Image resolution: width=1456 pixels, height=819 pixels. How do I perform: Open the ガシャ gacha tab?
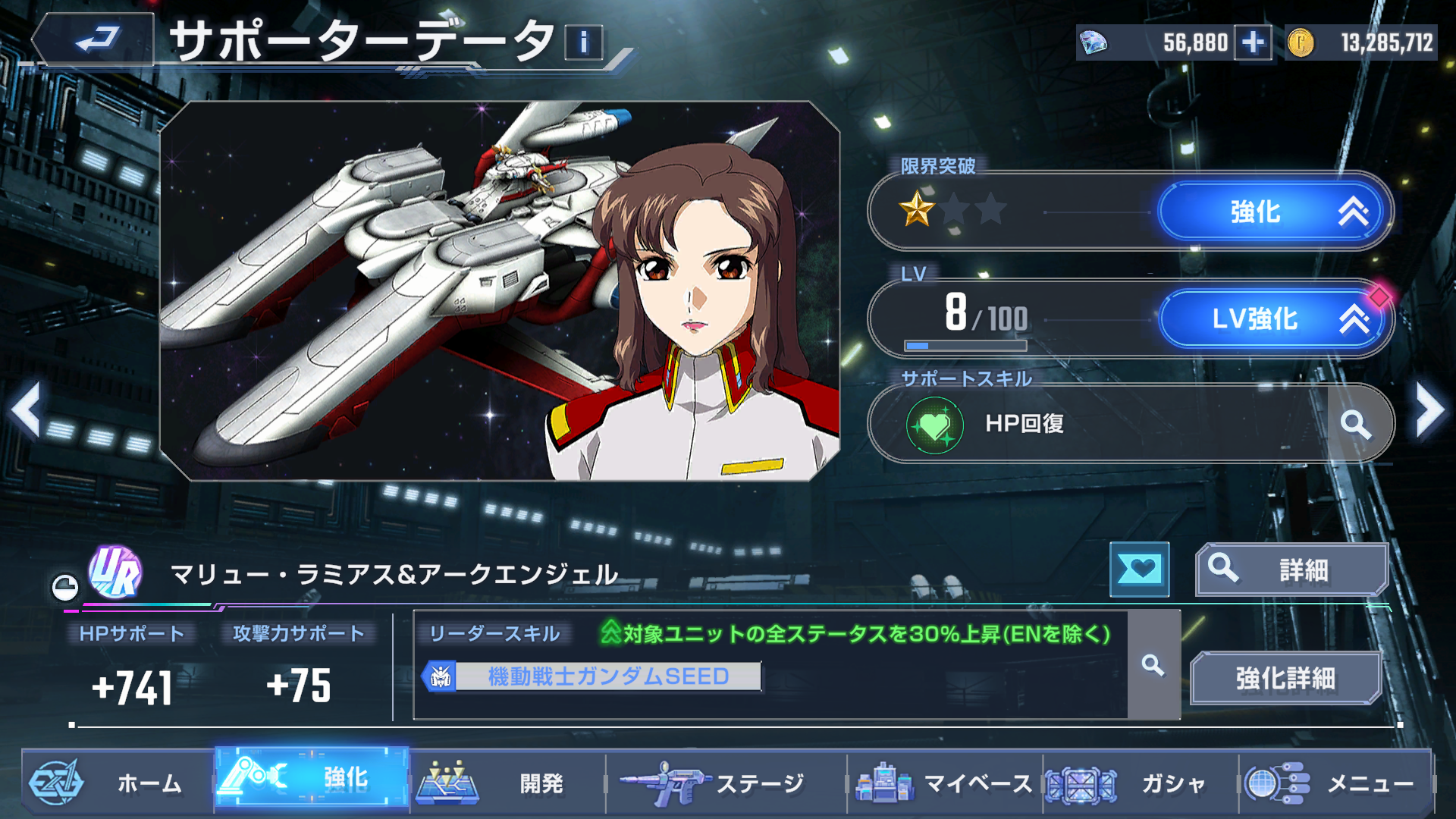[1139, 783]
